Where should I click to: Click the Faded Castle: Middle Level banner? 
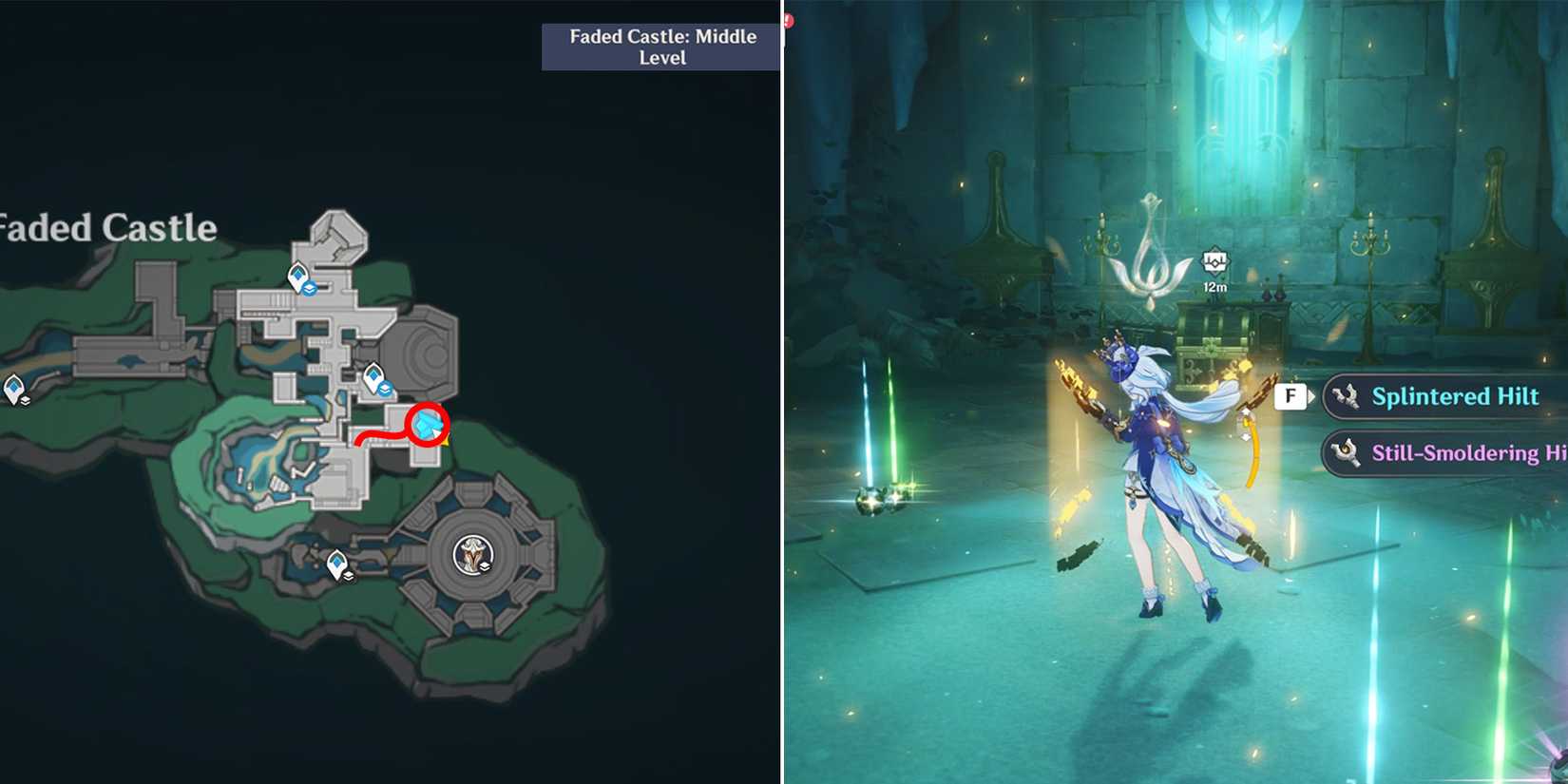pos(661,47)
